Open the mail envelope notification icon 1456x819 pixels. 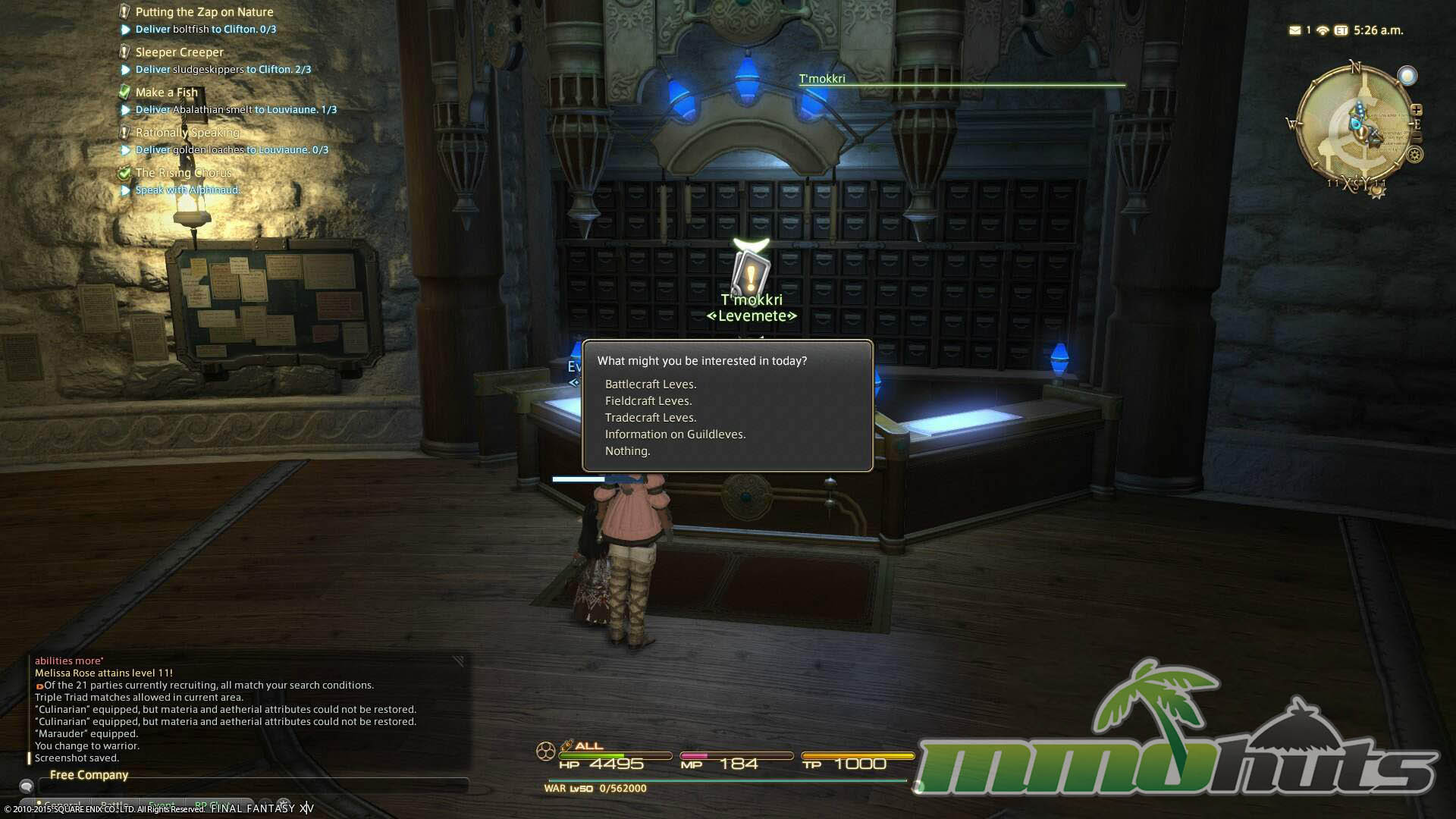1294,30
